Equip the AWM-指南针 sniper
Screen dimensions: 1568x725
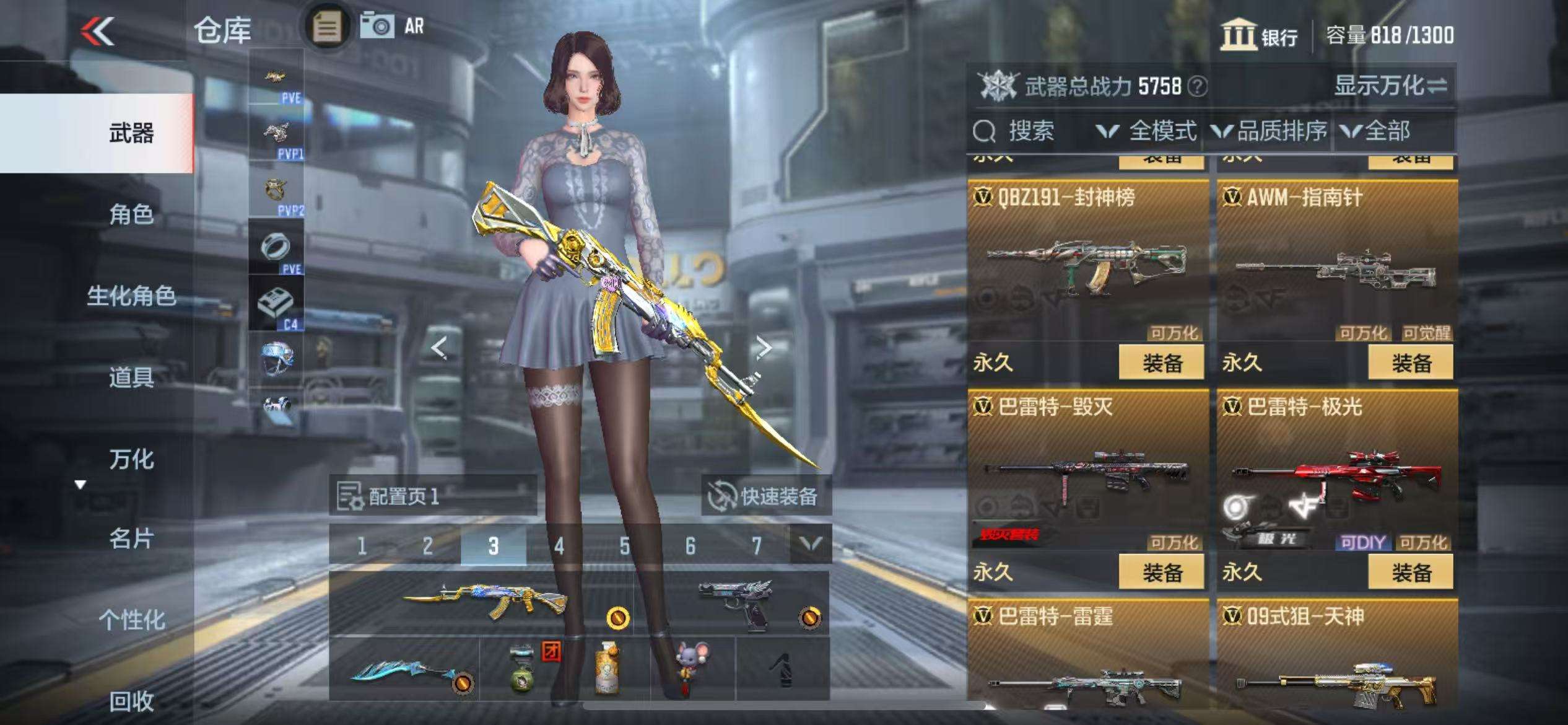point(1410,363)
